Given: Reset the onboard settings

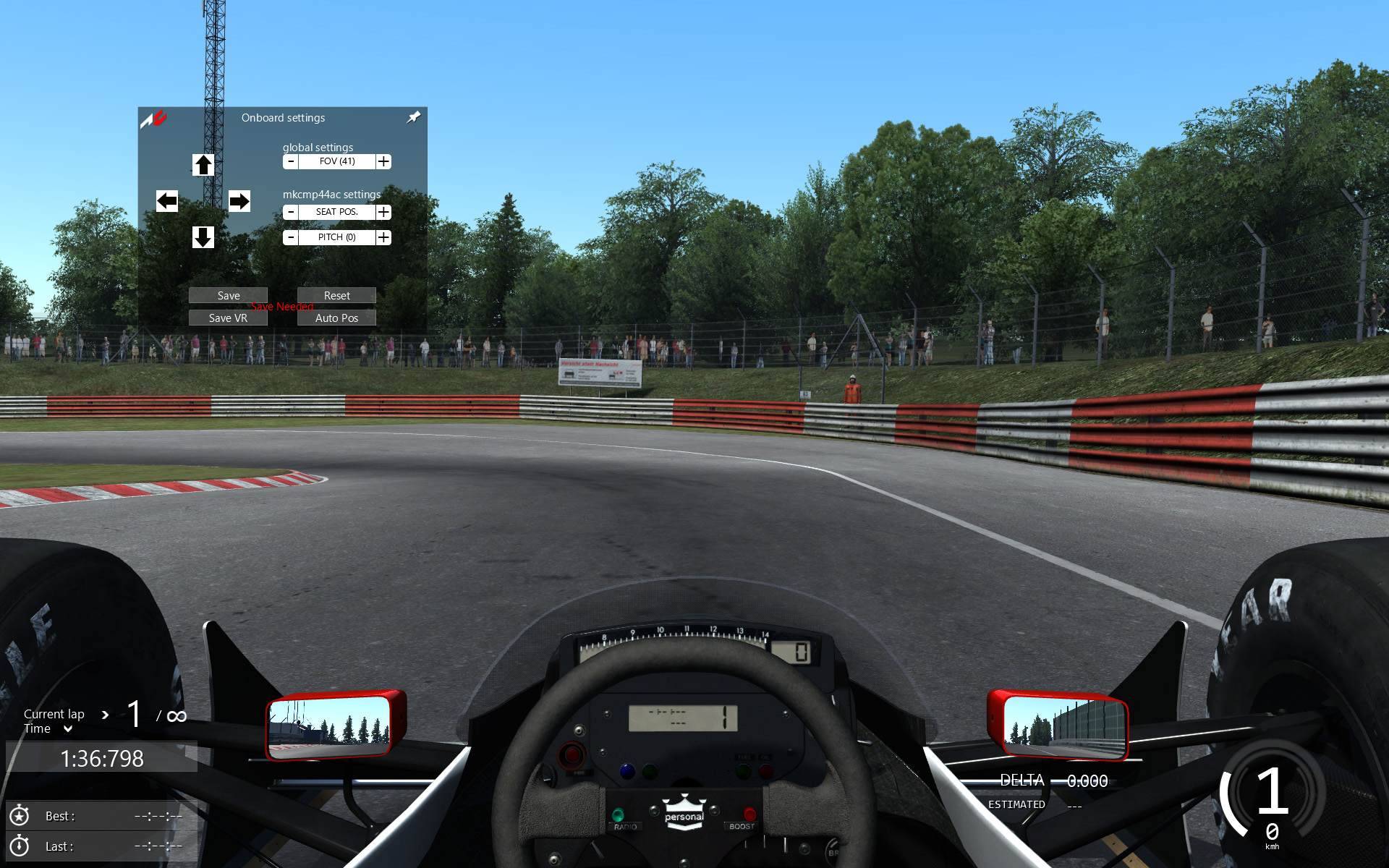Looking at the screenshot, I should click(336, 295).
